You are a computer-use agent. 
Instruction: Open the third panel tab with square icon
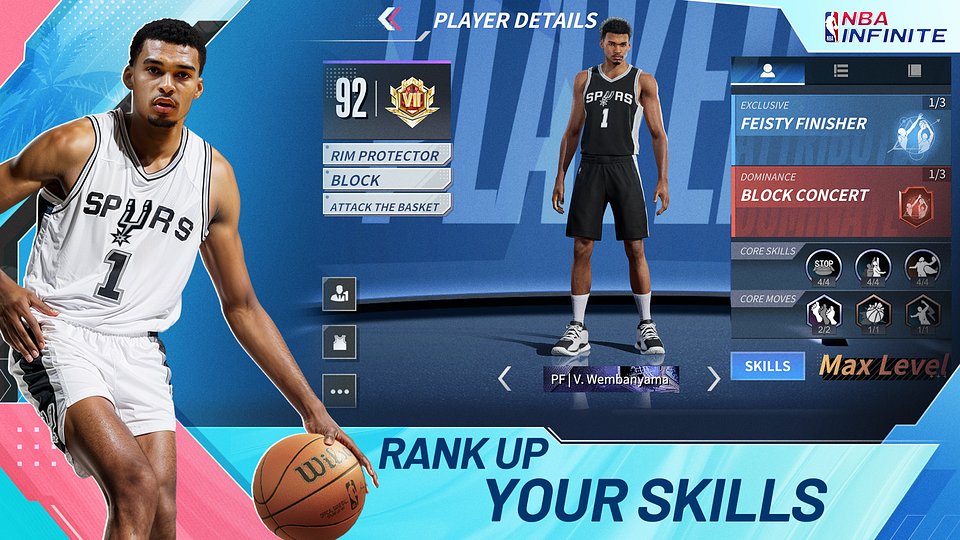(x=913, y=71)
